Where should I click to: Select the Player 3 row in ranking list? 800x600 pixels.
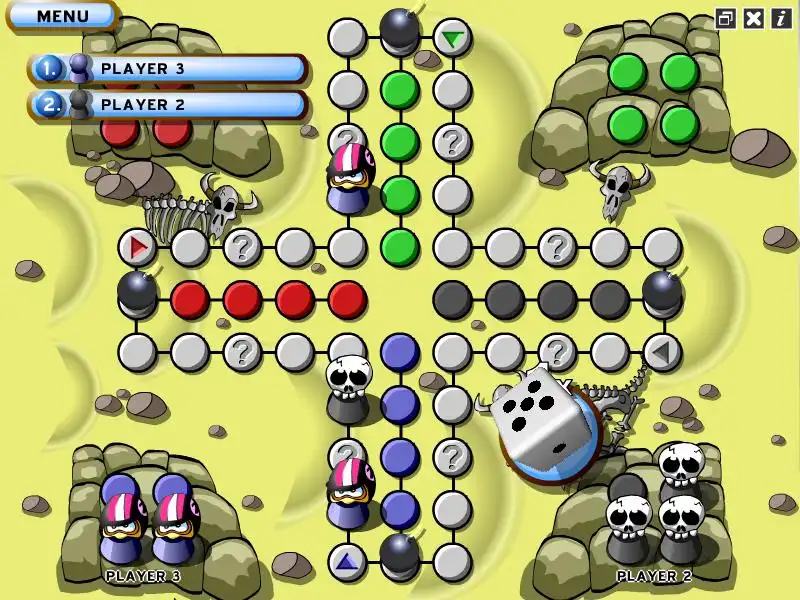(x=168, y=69)
